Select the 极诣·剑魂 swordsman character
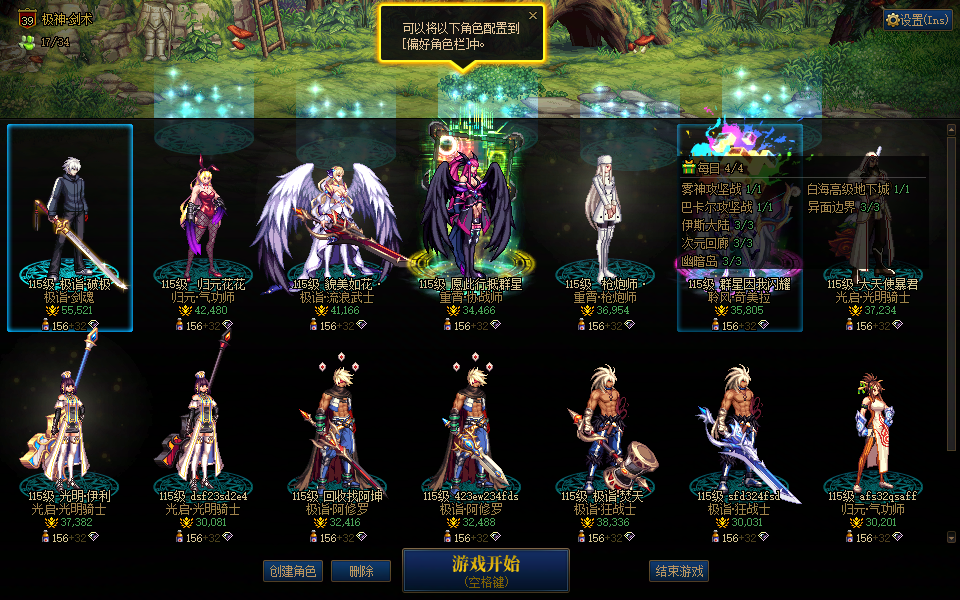 click(70, 228)
